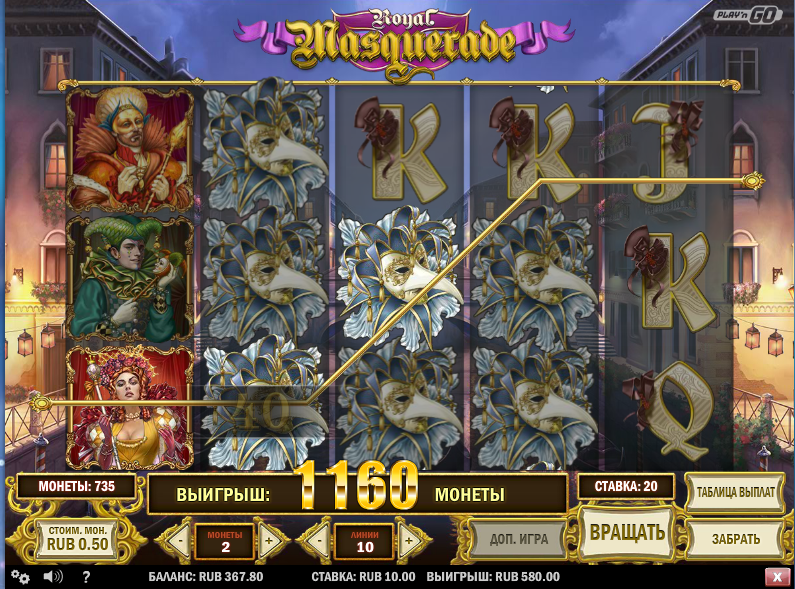Decrease the number of ЛИНИИ paylines
795x589 pixels.
(318, 541)
